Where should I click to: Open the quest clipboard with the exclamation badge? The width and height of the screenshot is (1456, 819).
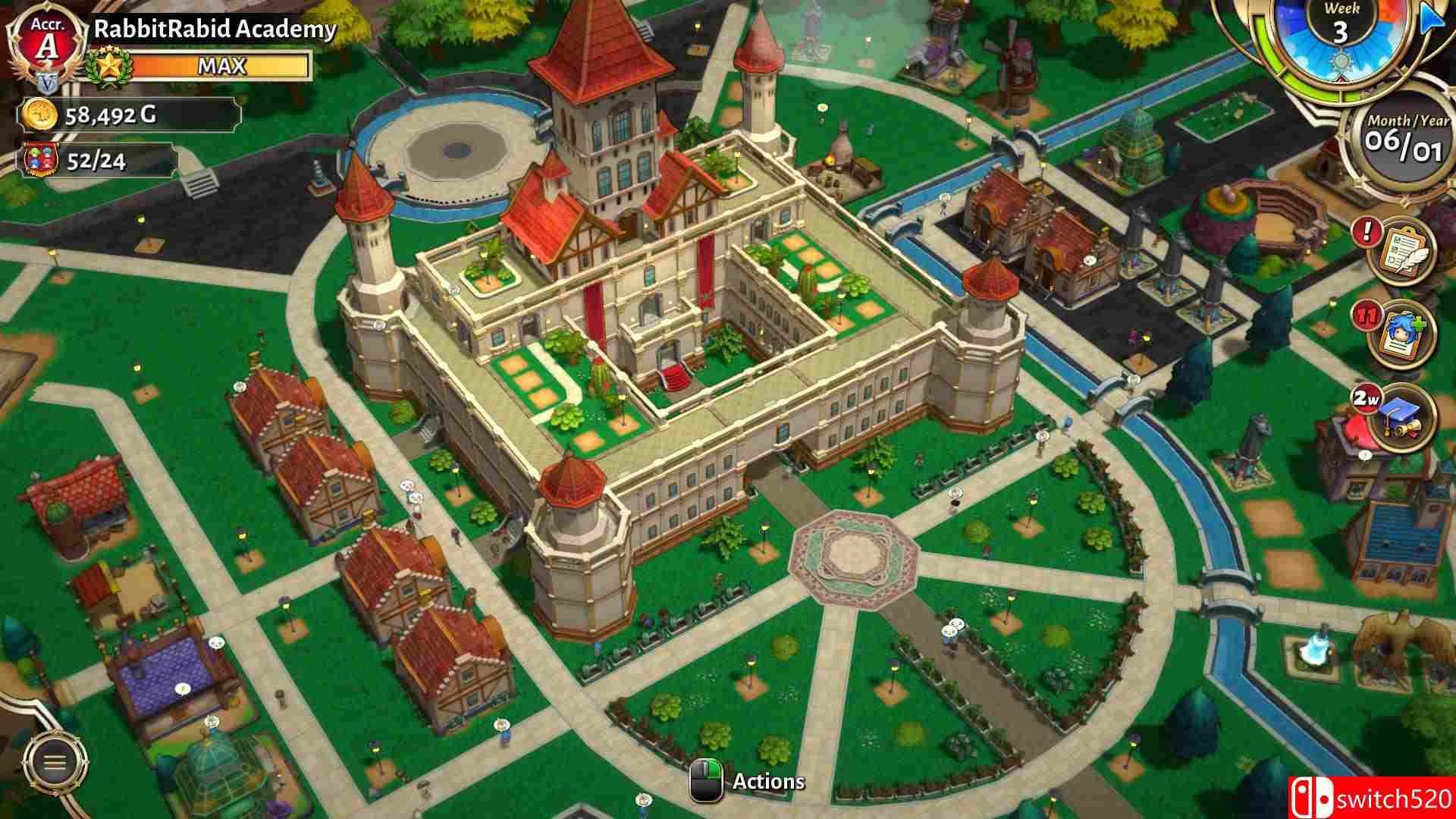pos(1407,250)
